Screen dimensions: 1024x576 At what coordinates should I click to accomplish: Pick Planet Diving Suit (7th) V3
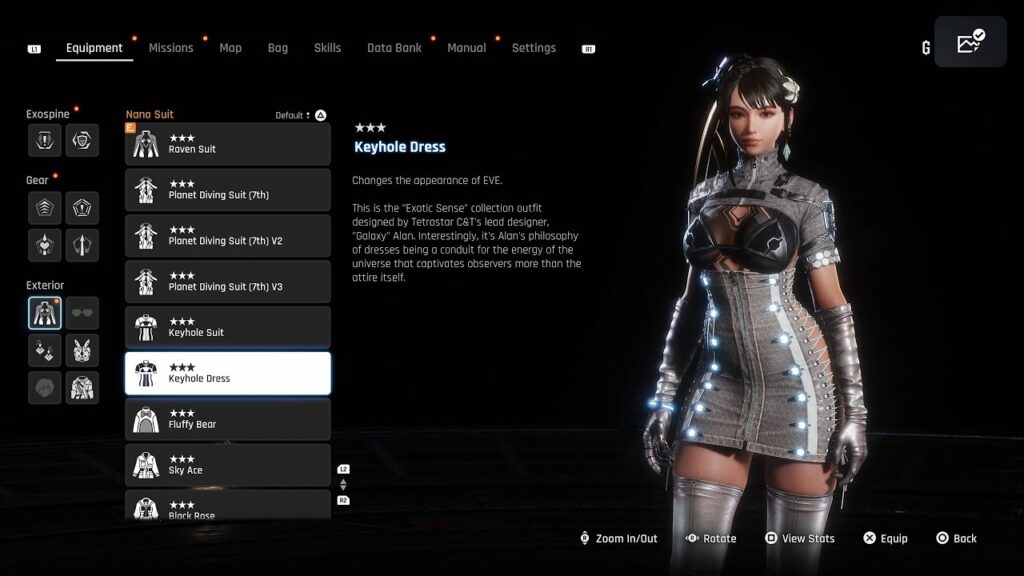(x=228, y=282)
